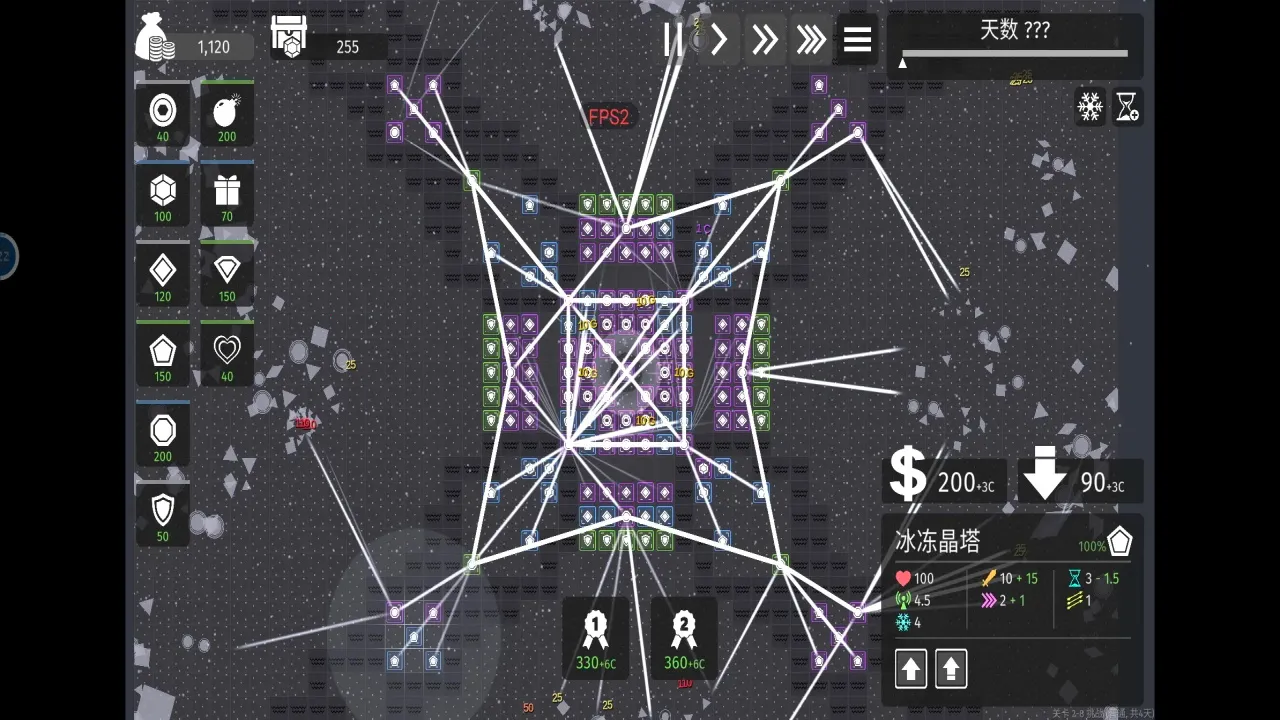The width and height of the screenshot is (1280, 720).
Task: Activate the hourglass-plus time icon
Action: coord(1129,107)
